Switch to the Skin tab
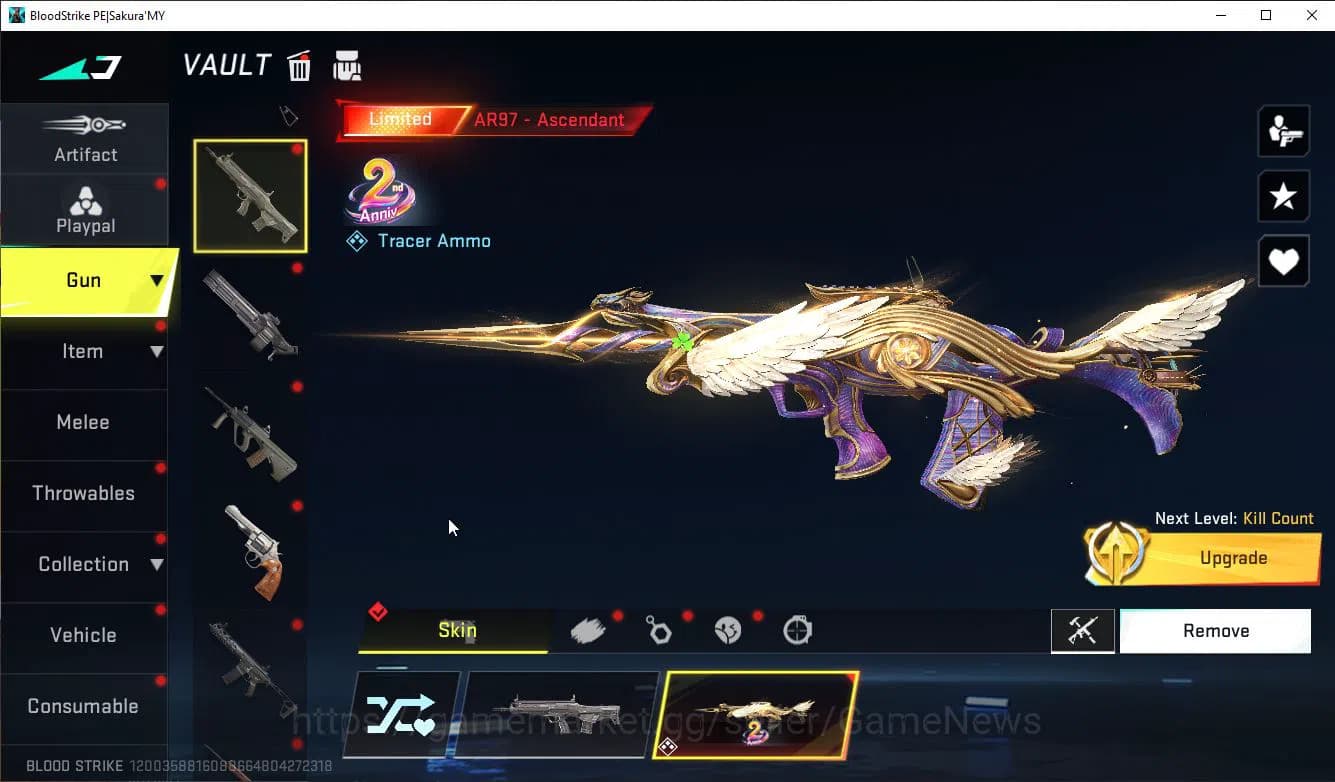Image resolution: width=1335 pixels, height=782 pixels. (x=456, y=630)
